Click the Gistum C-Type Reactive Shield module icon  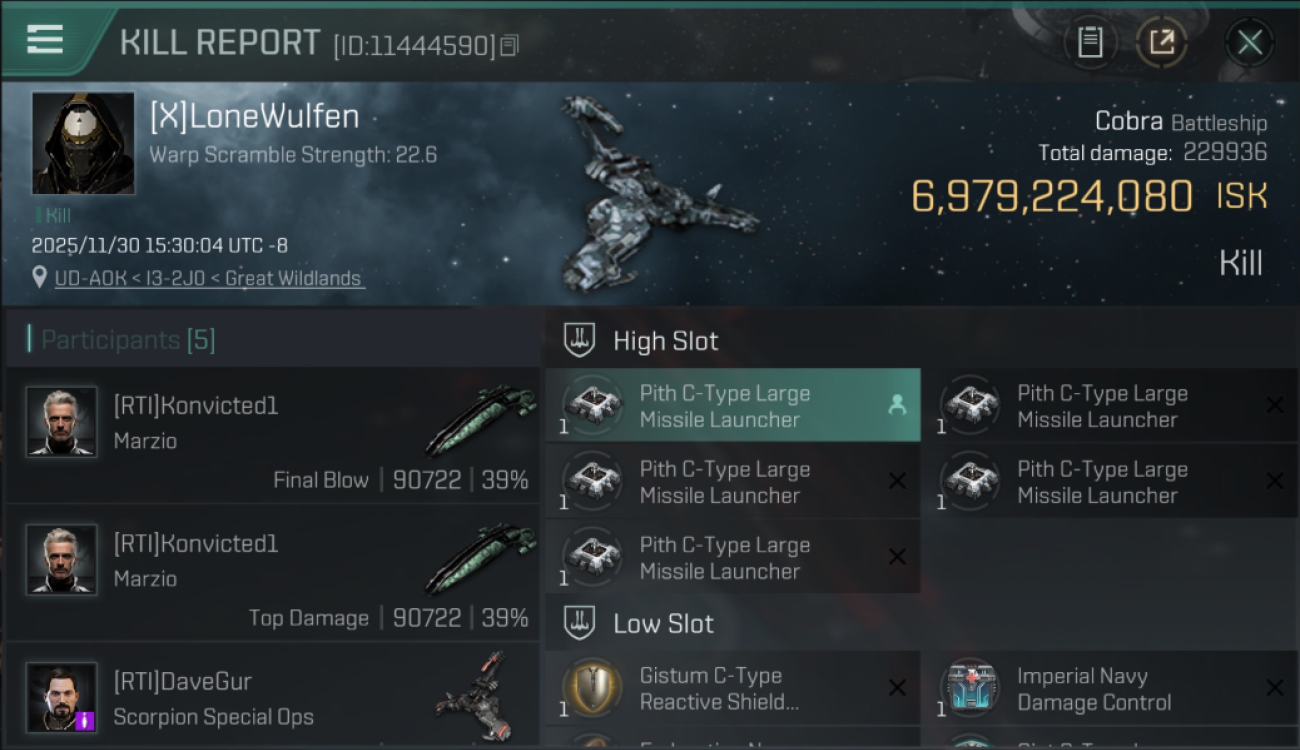click(592, 688)
